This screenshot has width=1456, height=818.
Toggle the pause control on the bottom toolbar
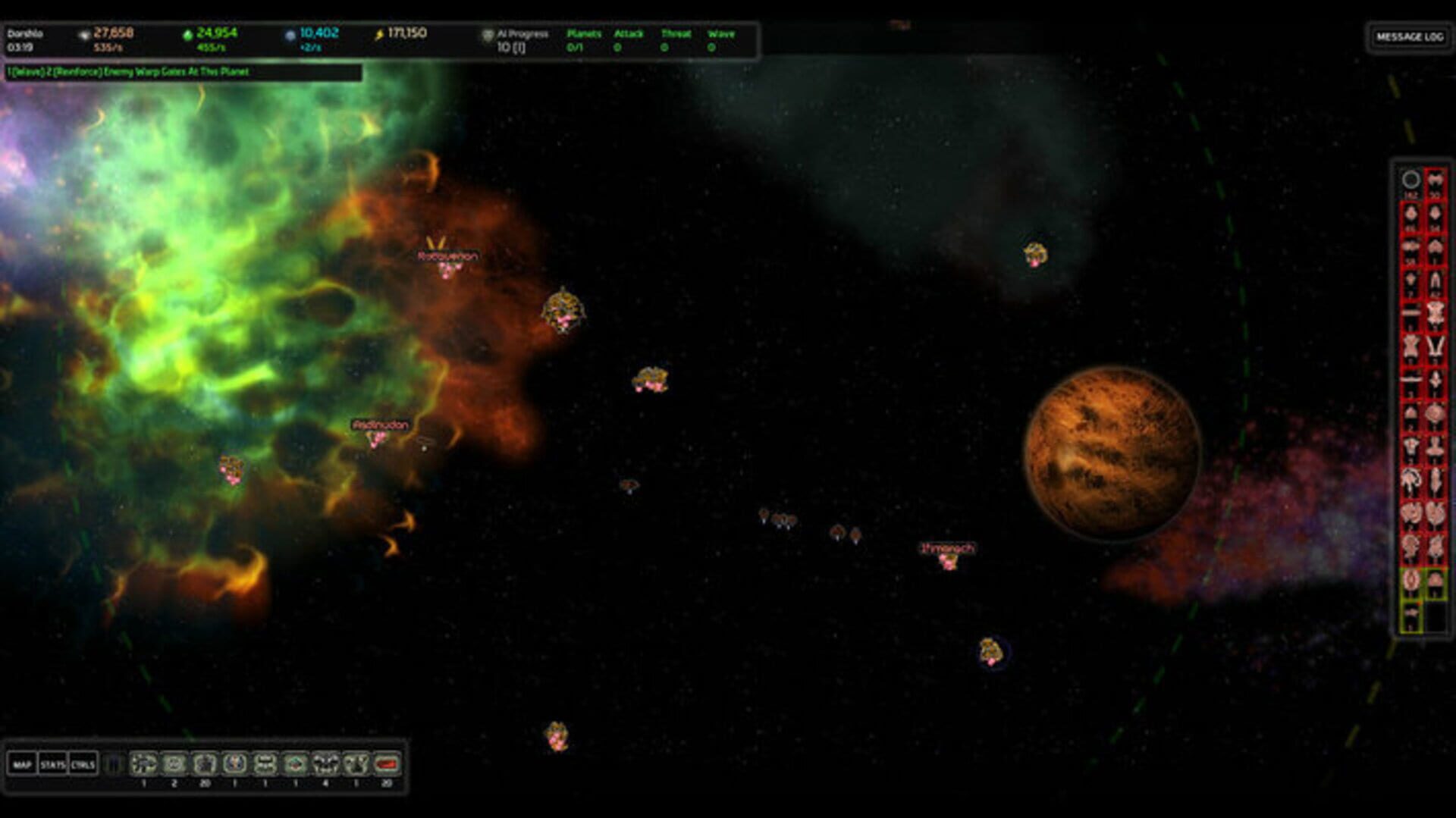tap(115, 764)
